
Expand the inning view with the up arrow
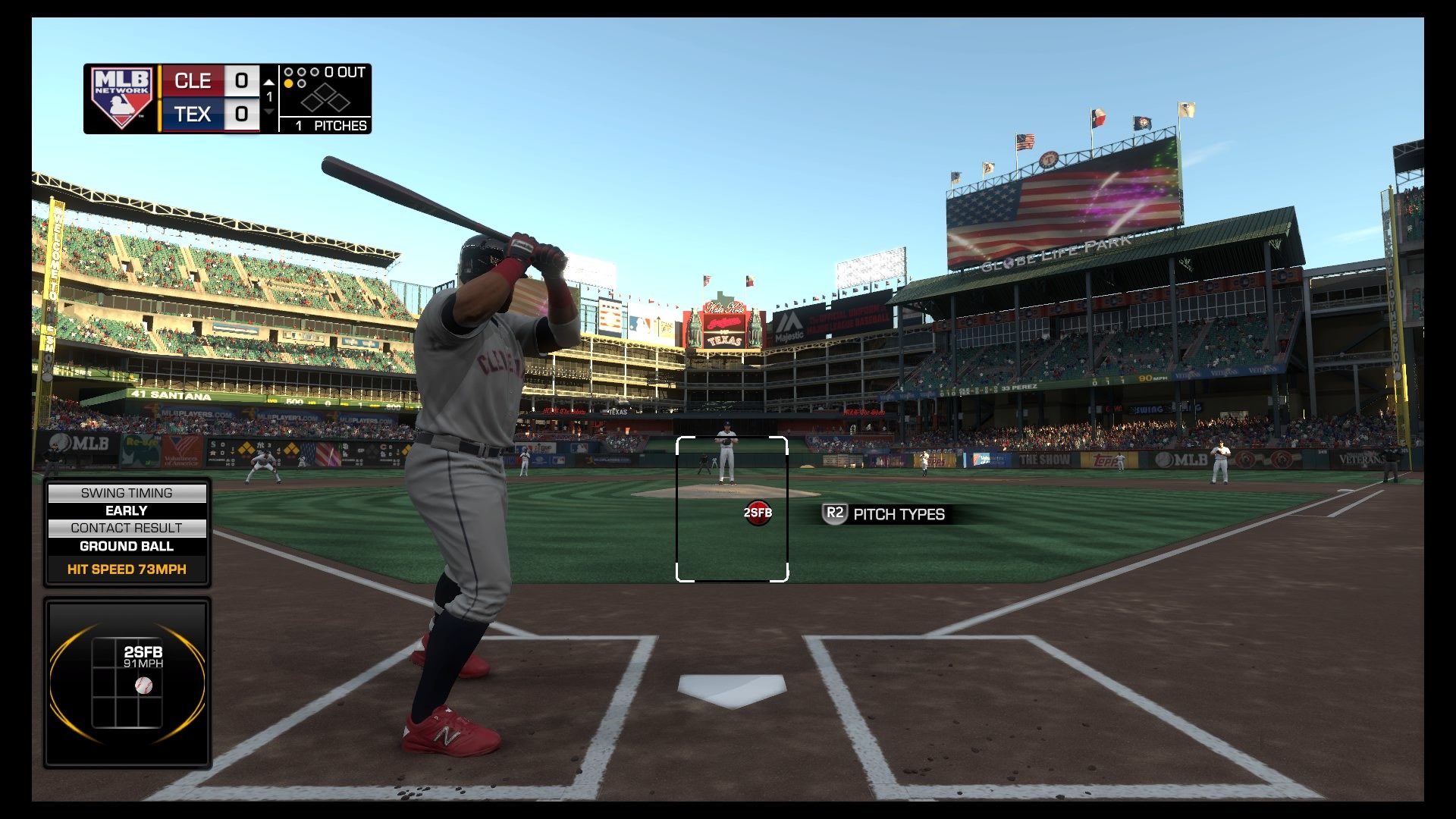[269, 83]
